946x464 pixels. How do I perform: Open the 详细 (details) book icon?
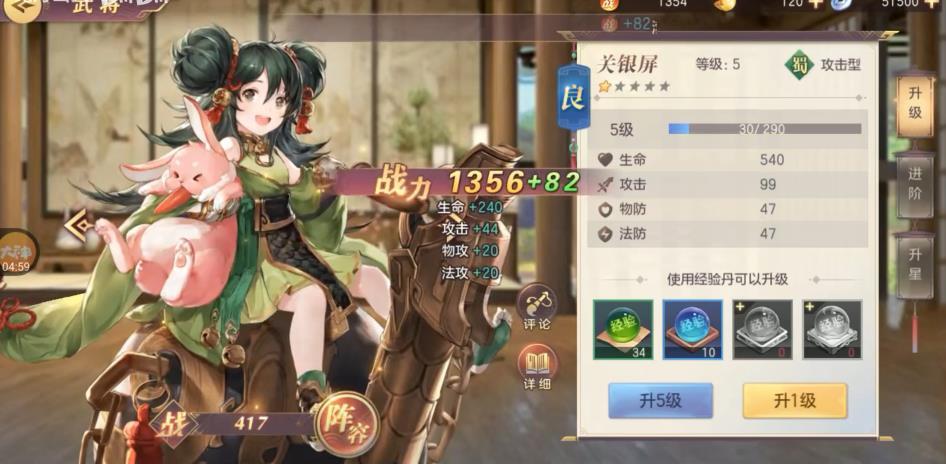tap(537, 367)
